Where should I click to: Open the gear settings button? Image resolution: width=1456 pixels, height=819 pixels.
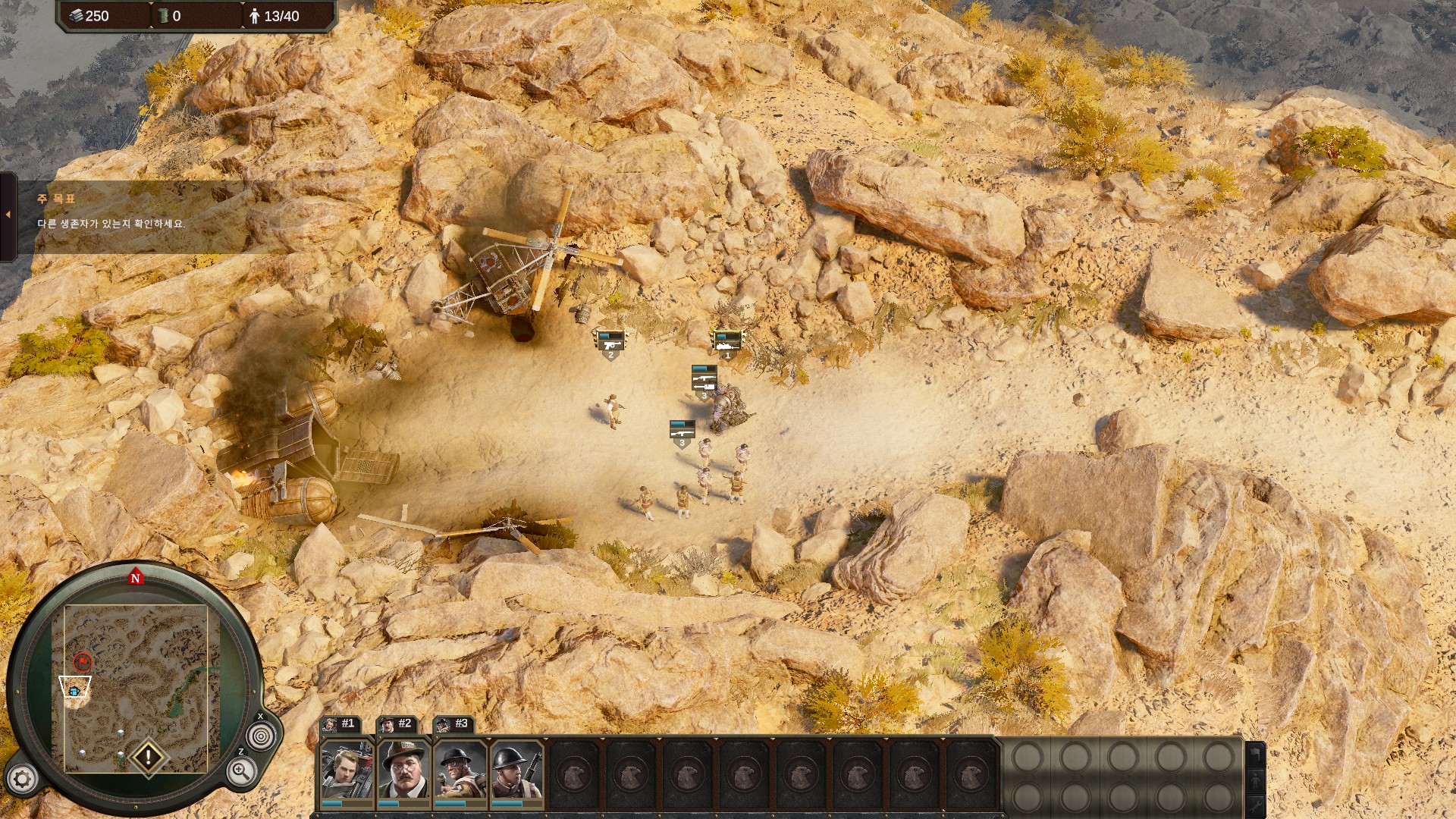click(22, 779)
